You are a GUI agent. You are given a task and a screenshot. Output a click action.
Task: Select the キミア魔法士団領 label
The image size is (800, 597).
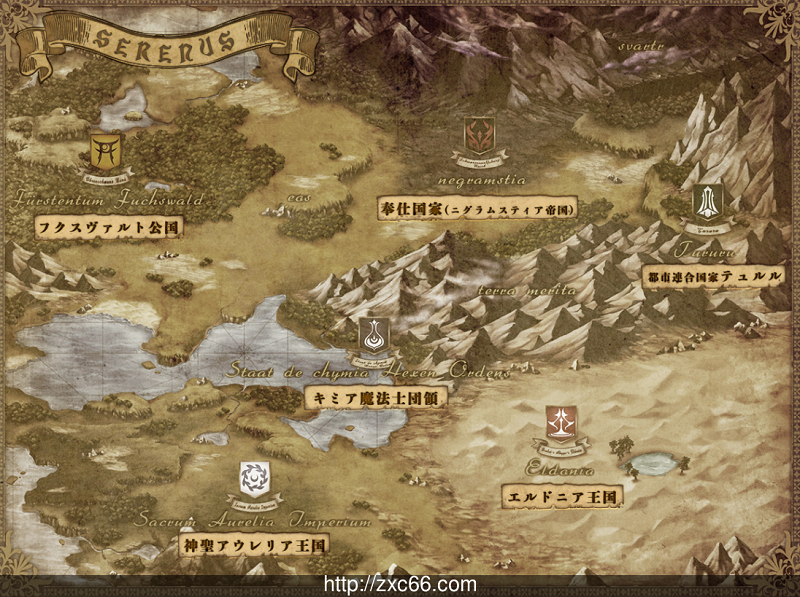374,397
